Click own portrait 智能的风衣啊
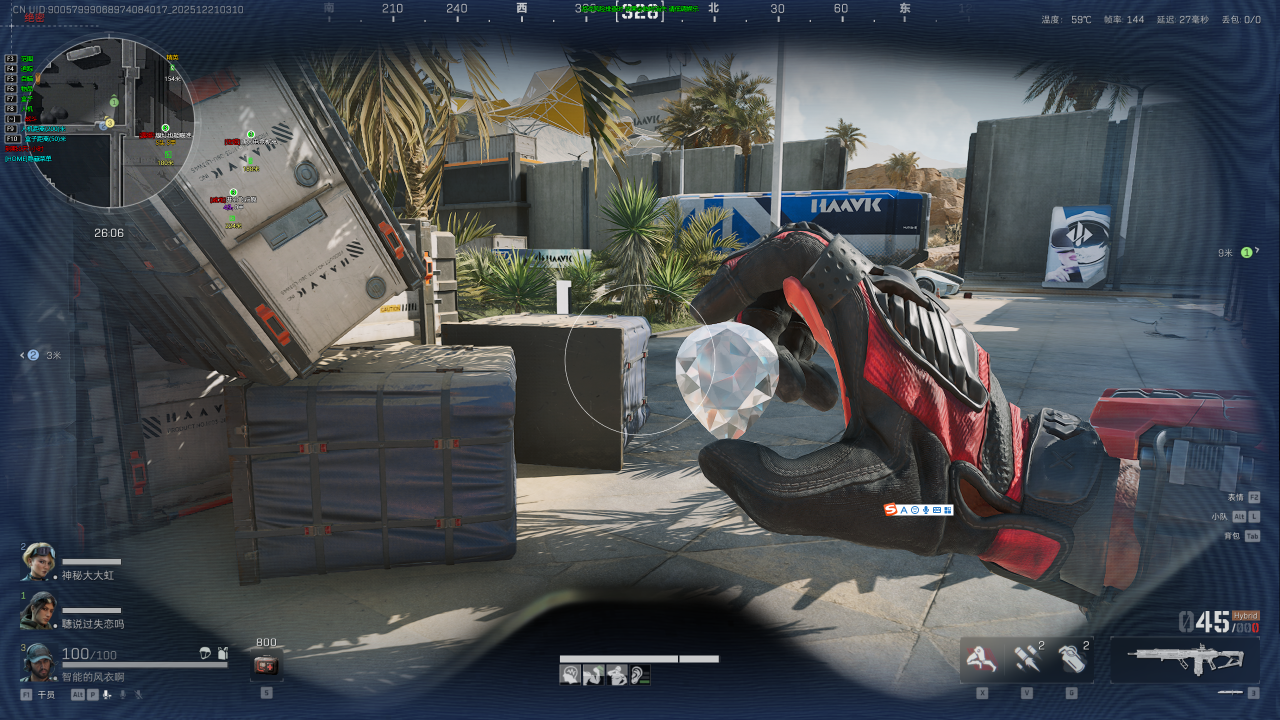 38,662
